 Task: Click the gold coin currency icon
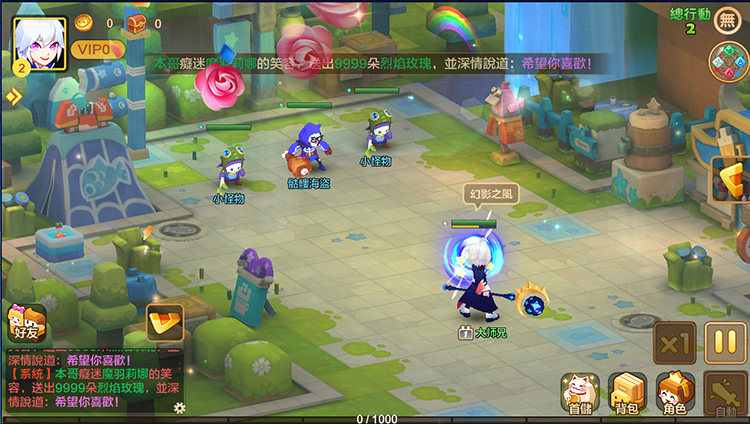83,22
